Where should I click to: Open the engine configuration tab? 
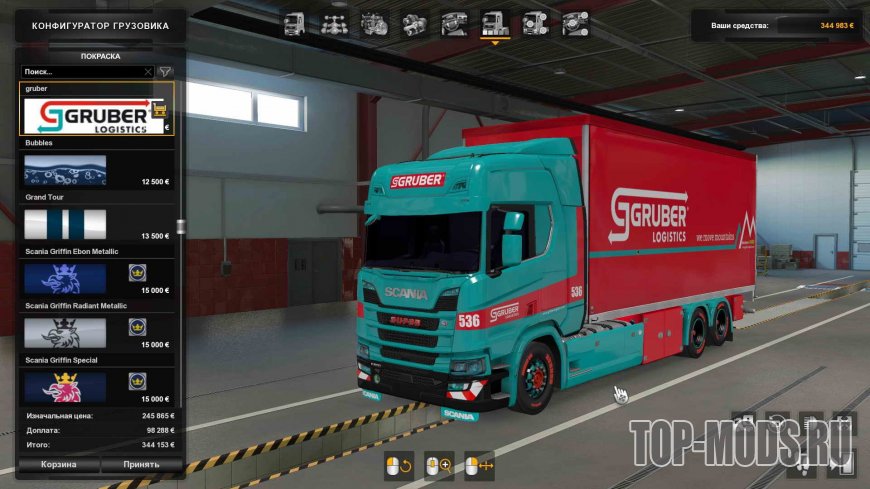[x=373, y=24]
